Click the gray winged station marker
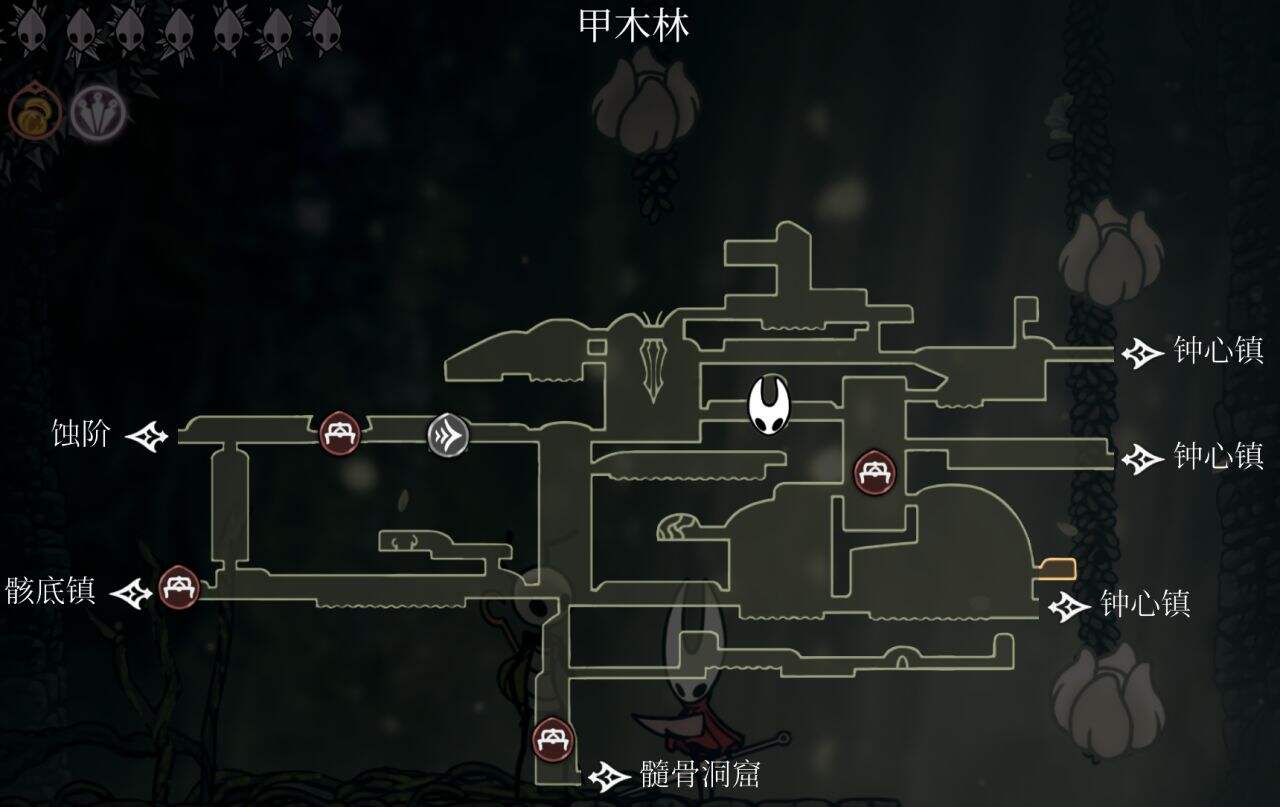The image size is (1280, 807). coord(449,434)
